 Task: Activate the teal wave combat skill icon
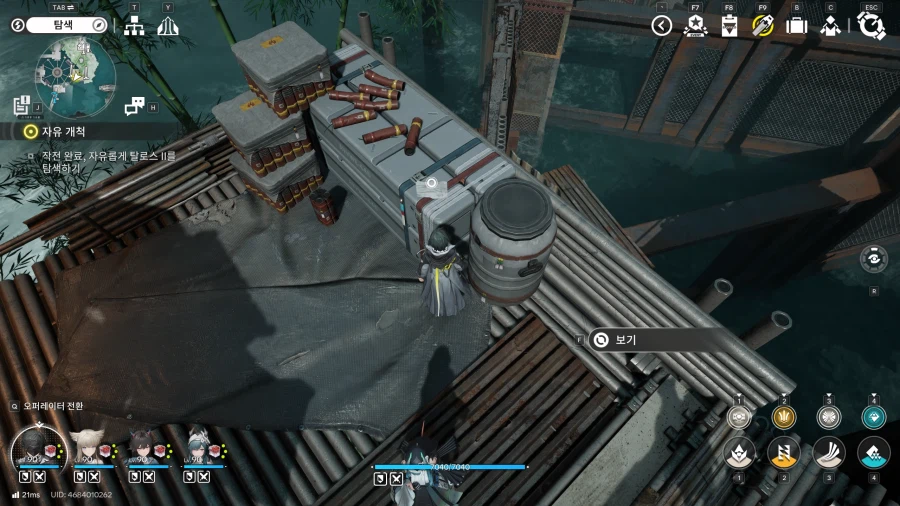point(873,453)
